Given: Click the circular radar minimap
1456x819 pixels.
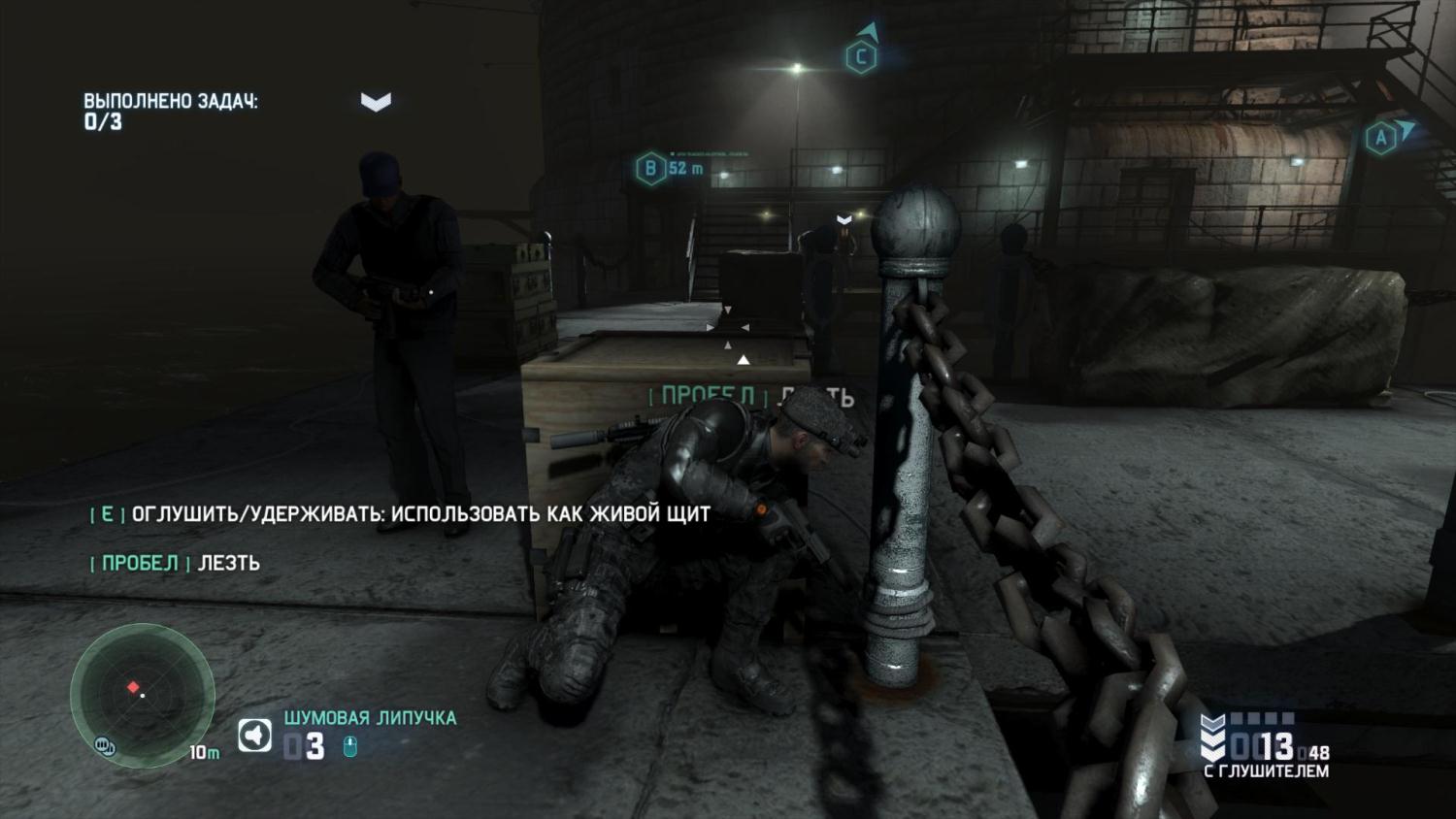Looking at the screenshot, I should point(142,694).
